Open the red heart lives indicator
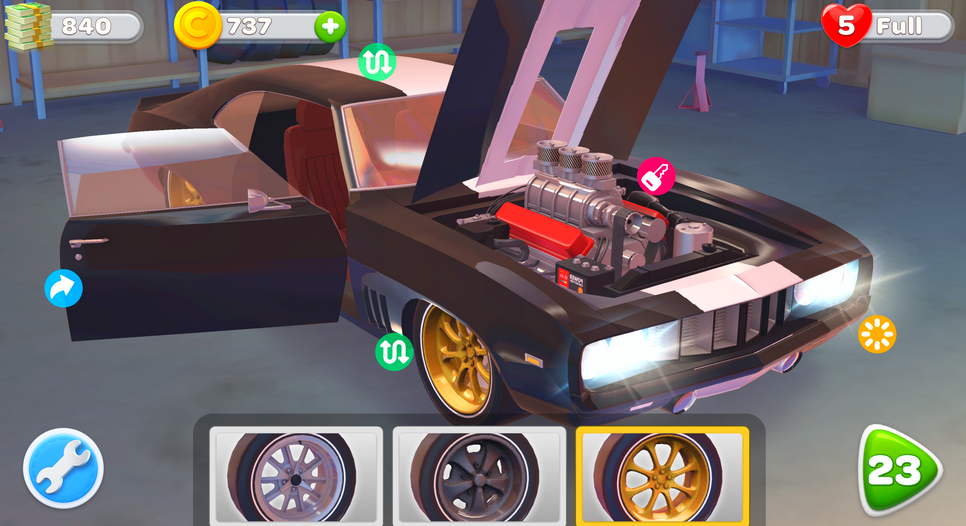Image resolution: width=966 pixels, height=526 pixels. [846, 26]
